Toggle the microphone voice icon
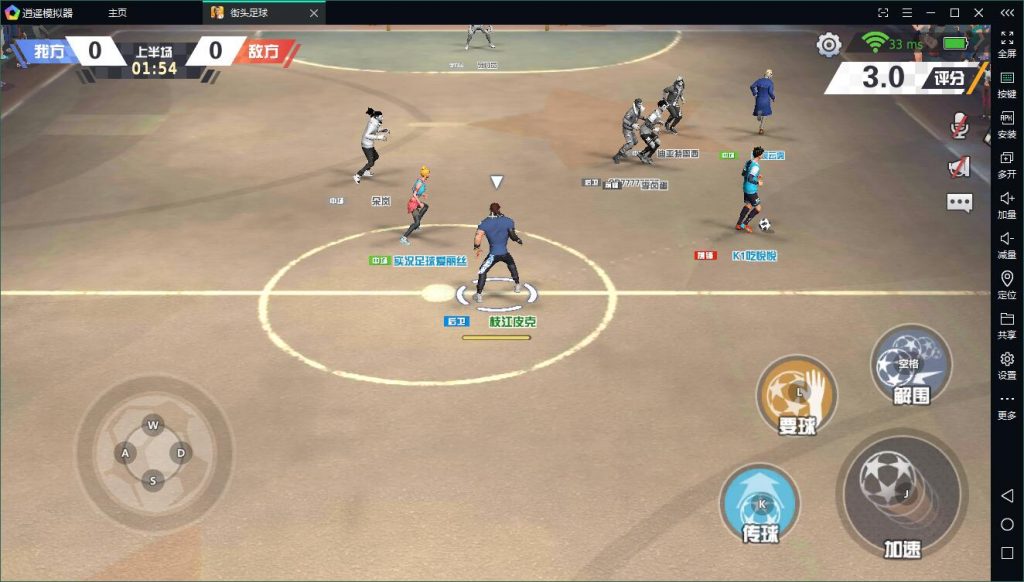Viewport: 1024px width, 582px height. (x=960, y=125)
